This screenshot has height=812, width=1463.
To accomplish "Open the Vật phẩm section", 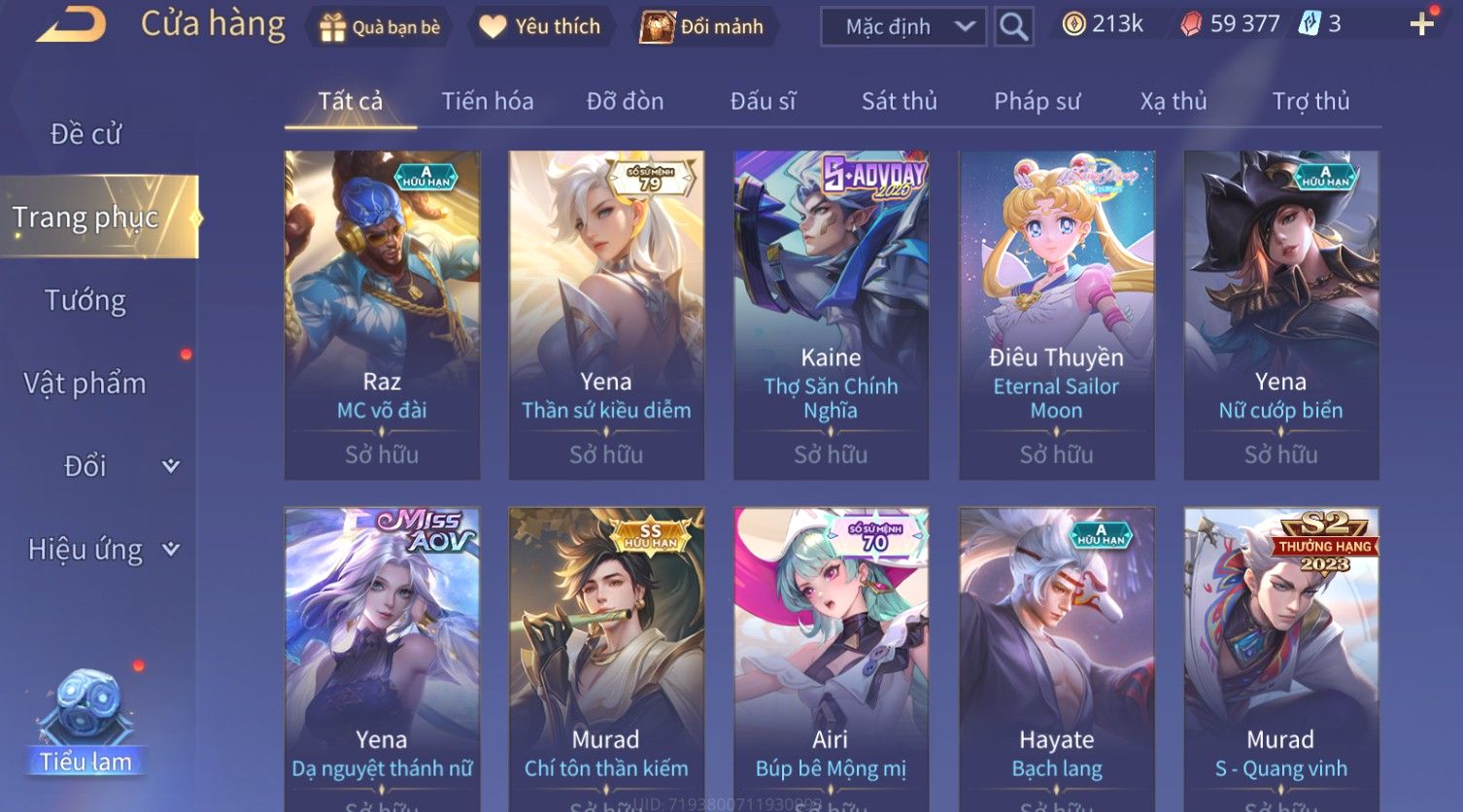I will (x=85, y=384).
